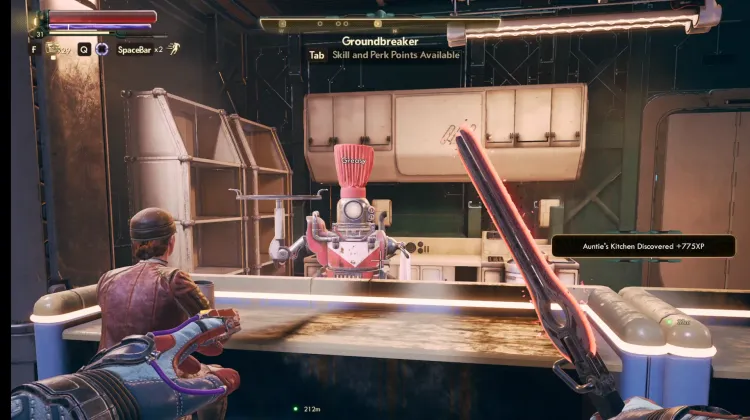Click the compass bar above Groundbreaker

coord(379,24)
